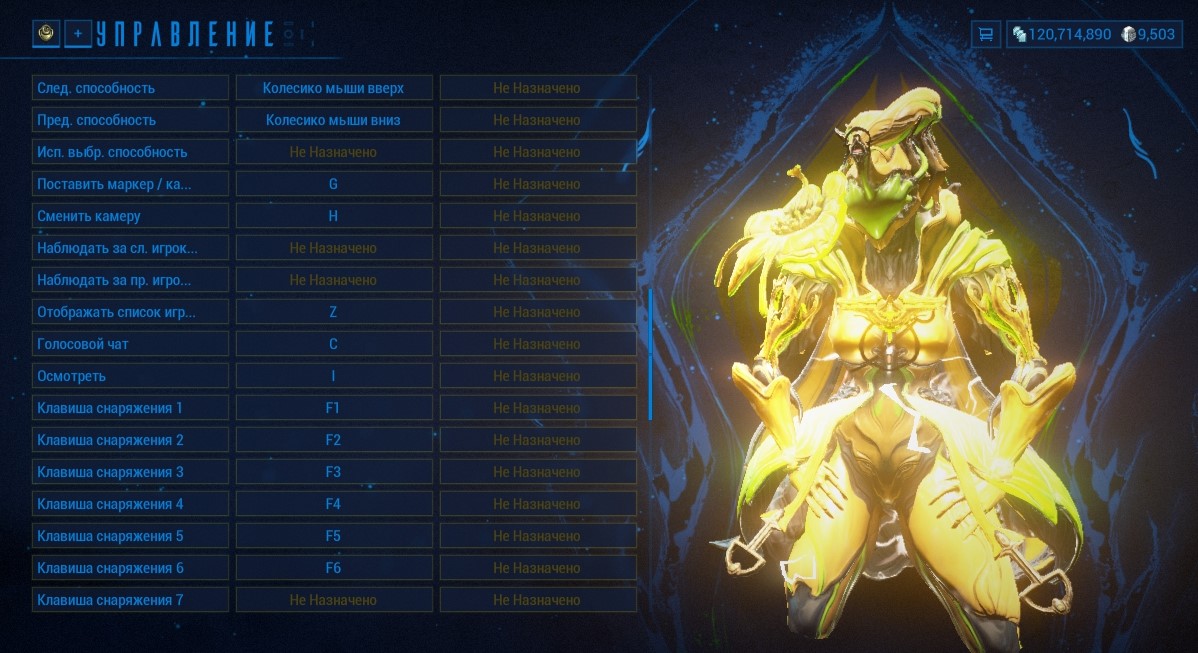The image size is (1198, 653).
Task: Assign primary key for Исп. выбр. способность
Action: coord(333,152)
